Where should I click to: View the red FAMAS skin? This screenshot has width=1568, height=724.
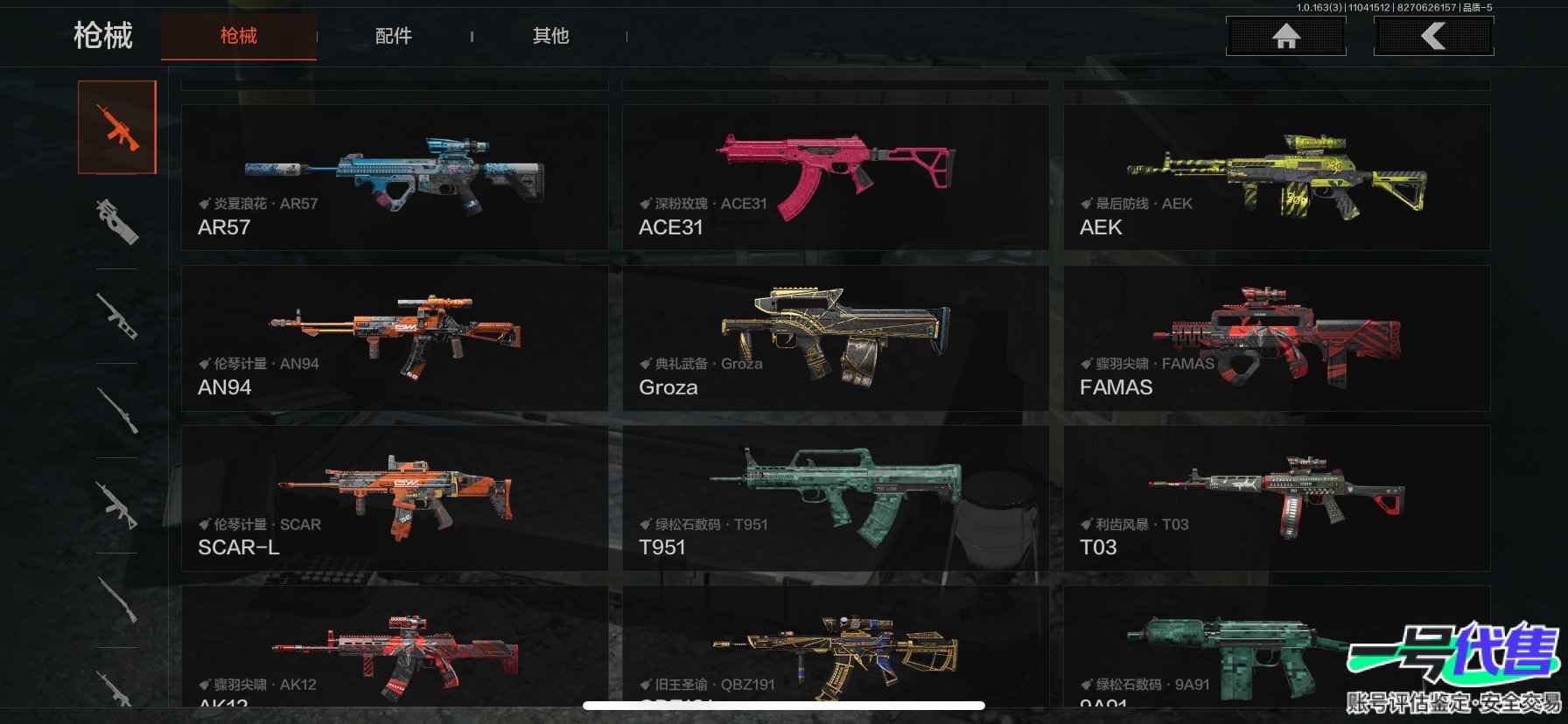pos(1276,338)
